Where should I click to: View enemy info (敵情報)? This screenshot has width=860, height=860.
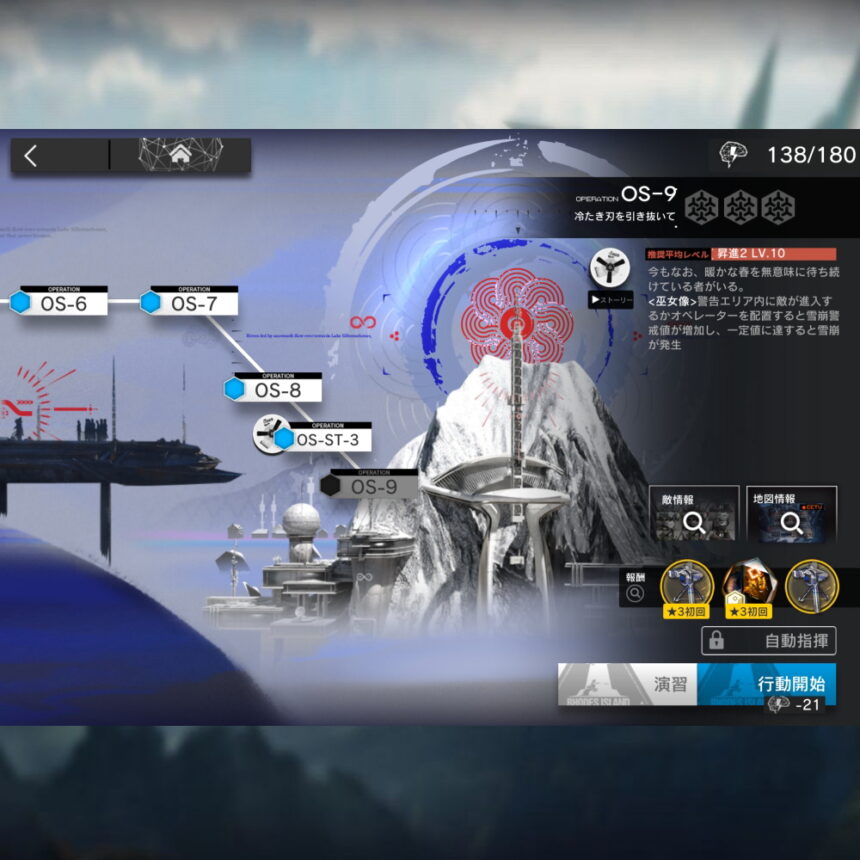tap(693, 514)
